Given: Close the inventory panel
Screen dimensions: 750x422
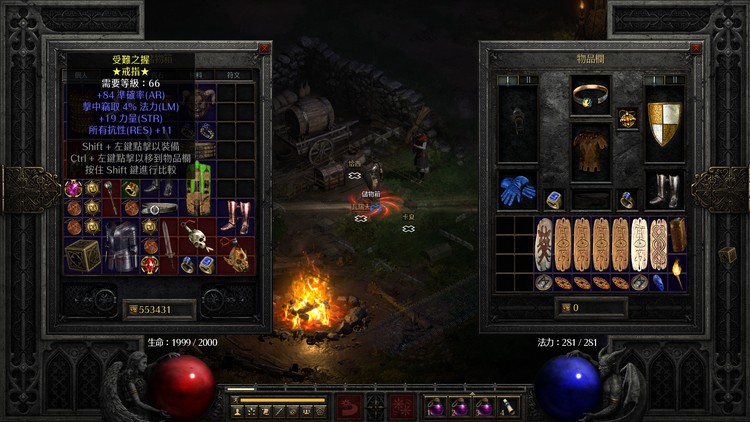Looking at the screenshot, I should pyautogui.click(x=685, y=48).
